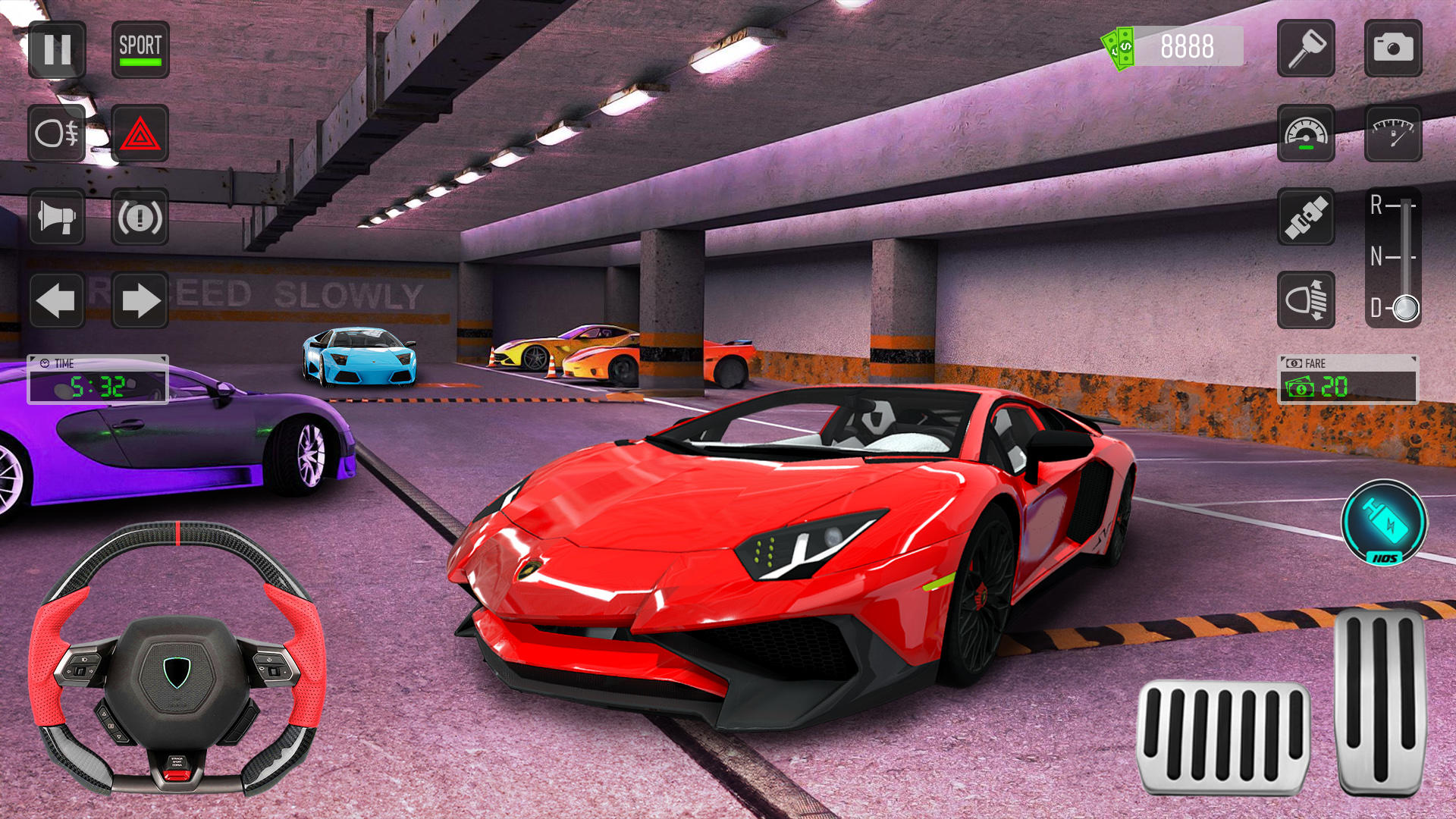
Task: Fasten the seatbelt
Action: pyautogui.click(x=1309, y=218)
